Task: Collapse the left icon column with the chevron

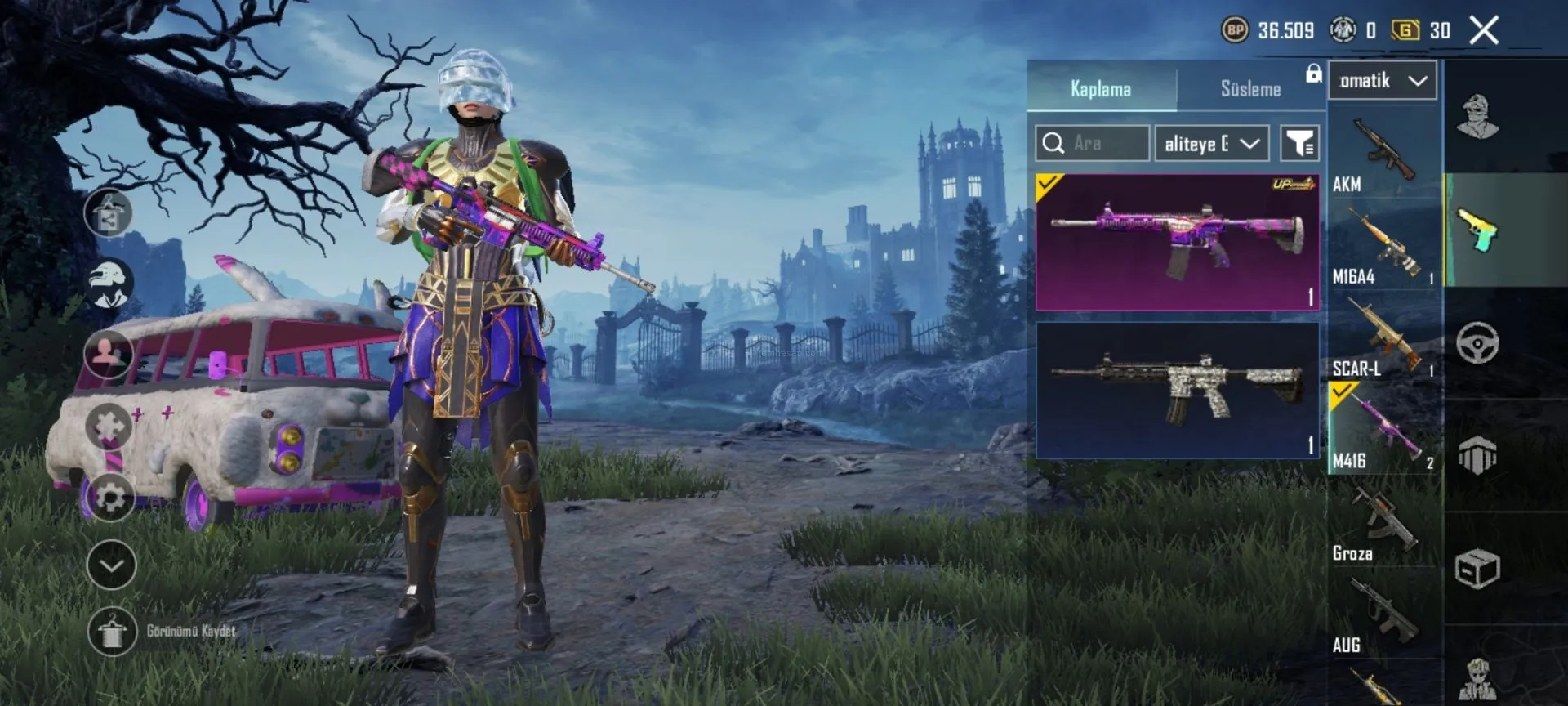Action: [x=111, y=565]
